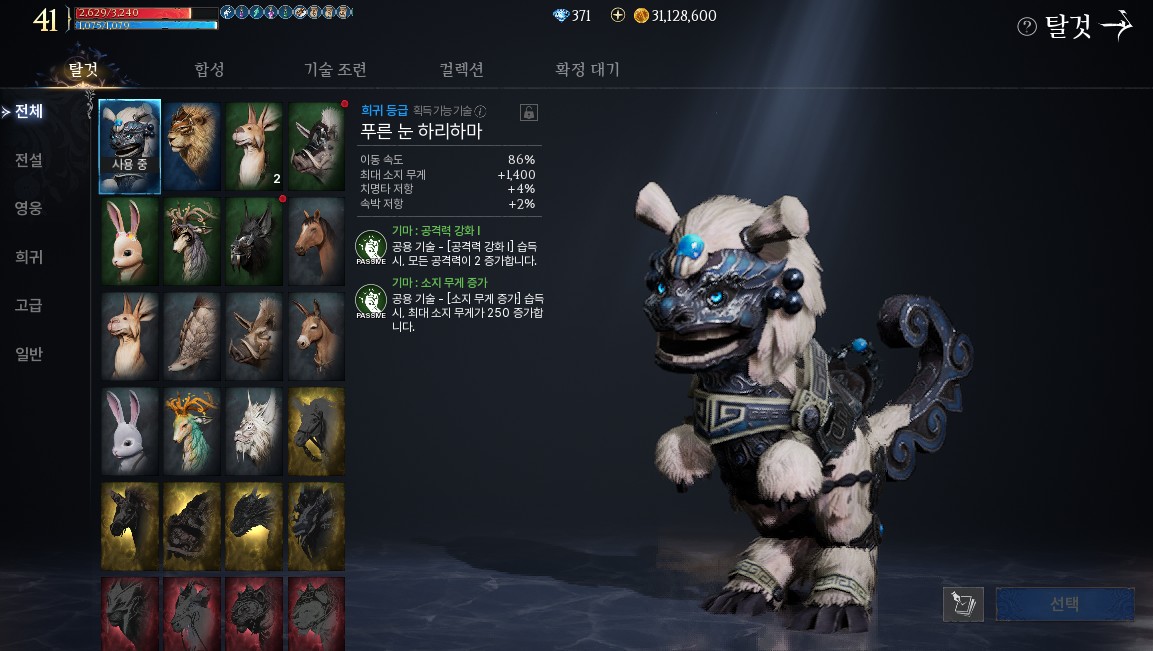This screenshot has height=651, width=1153.
Task: Choose the 일반 grade filter
Action: [x=28, y=354]
